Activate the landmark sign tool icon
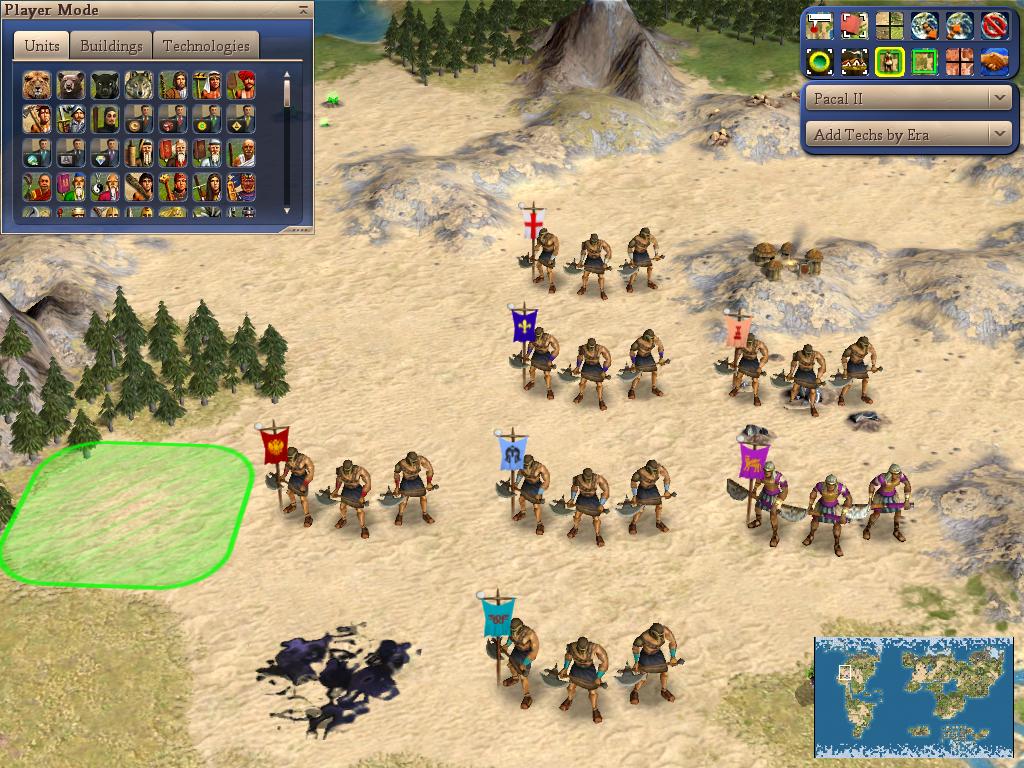 click(820, 25)
